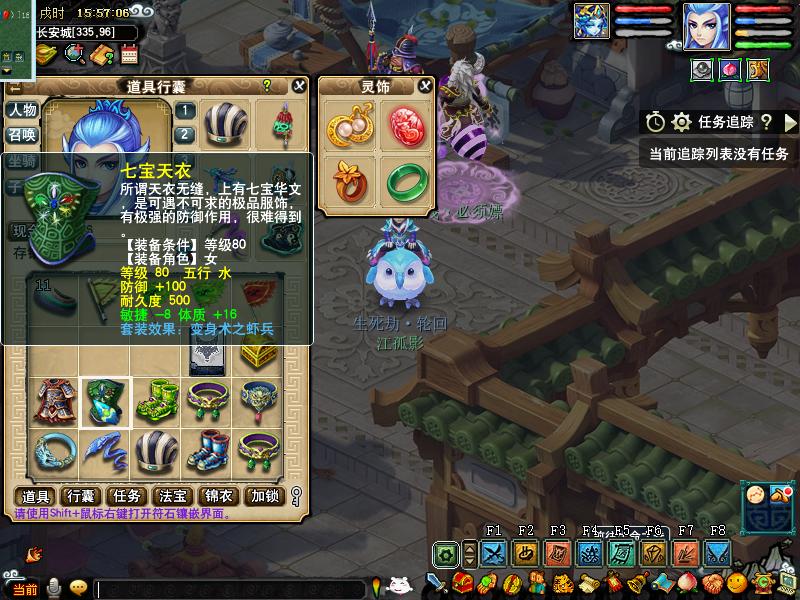Open the 任务追踪 tracker settings gear
800x600 pixels.
[x=682, y=122]
